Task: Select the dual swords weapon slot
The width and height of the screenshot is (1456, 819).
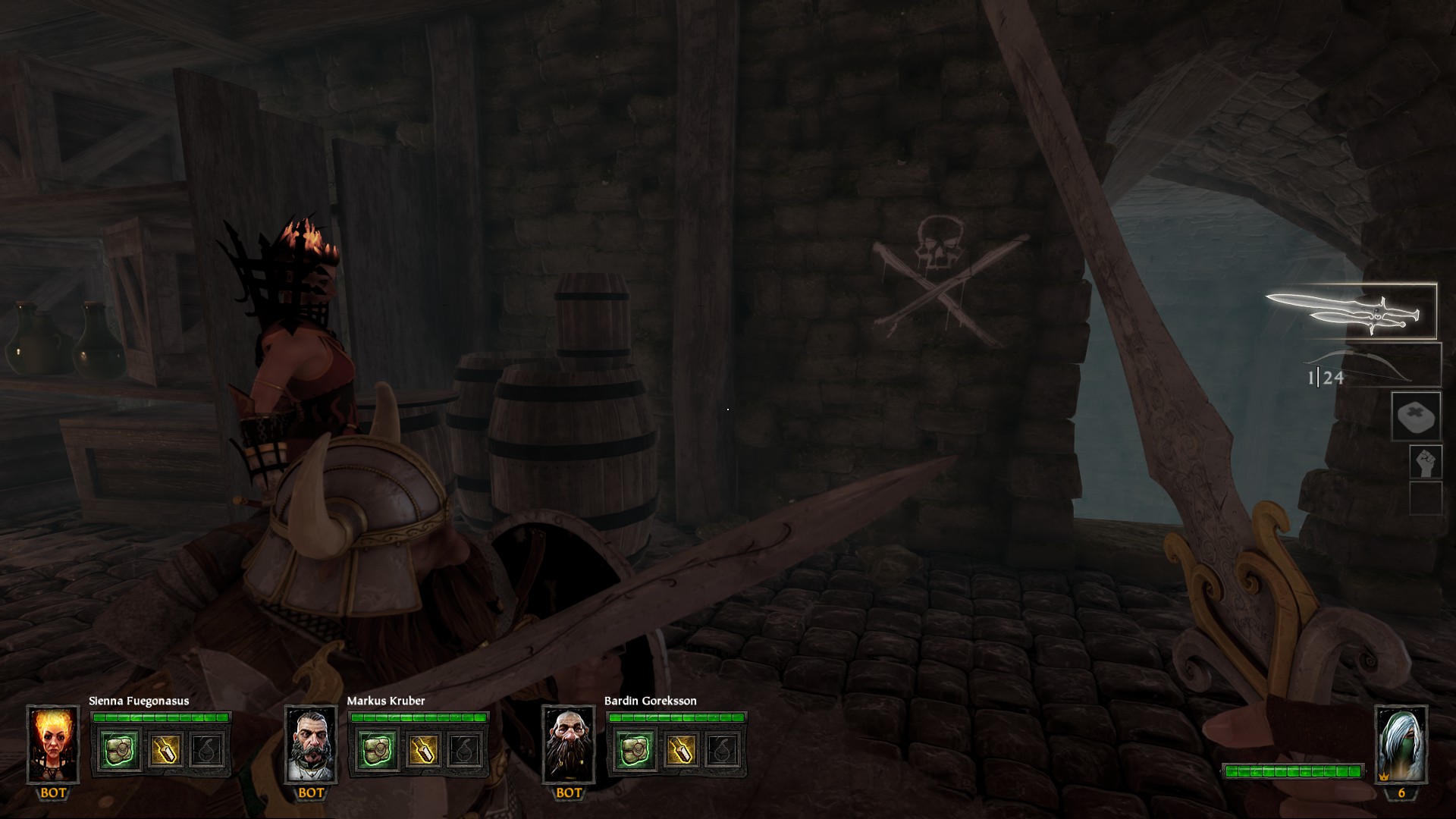Action: (x=1351, y=312)
